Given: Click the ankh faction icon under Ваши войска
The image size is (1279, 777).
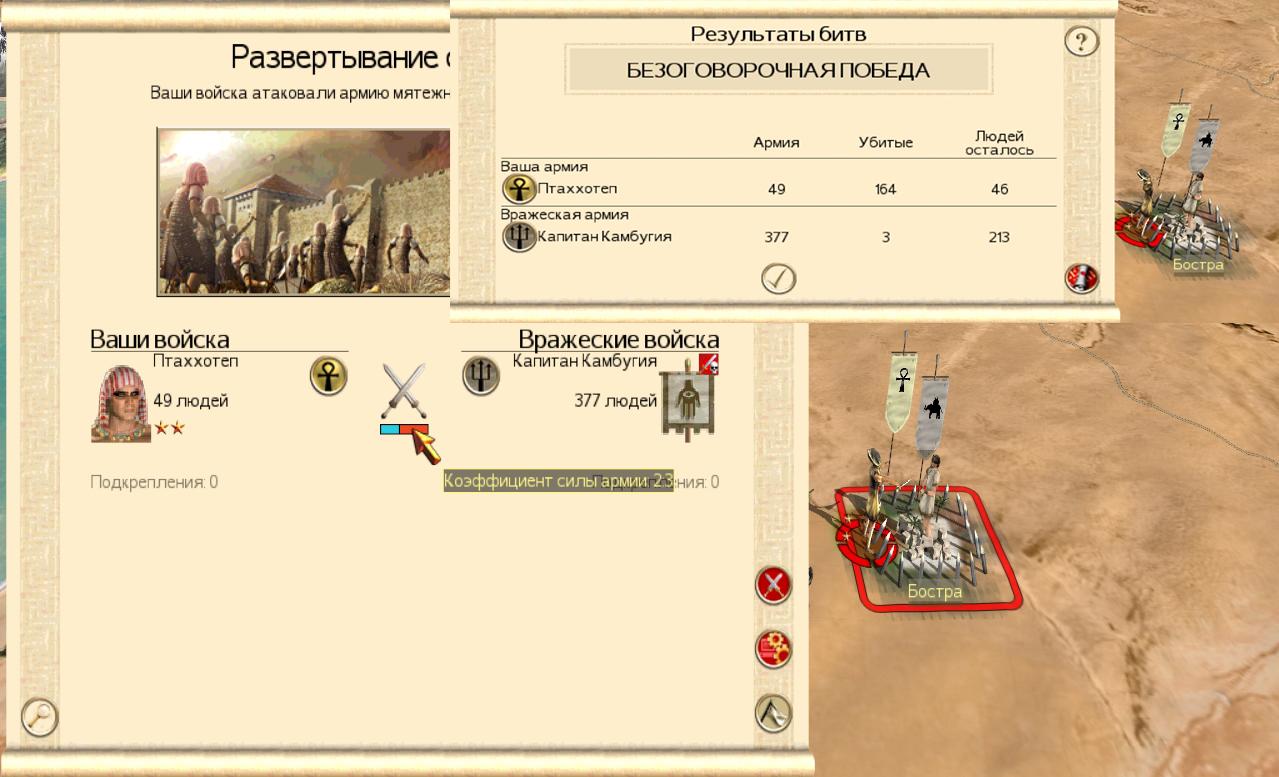Looking at the screenshot, I should point(328,376).
